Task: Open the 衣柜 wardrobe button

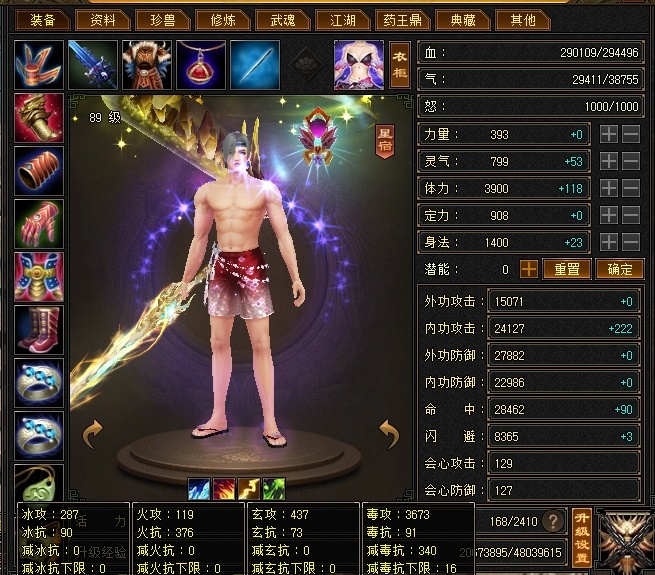Action: 399,64
